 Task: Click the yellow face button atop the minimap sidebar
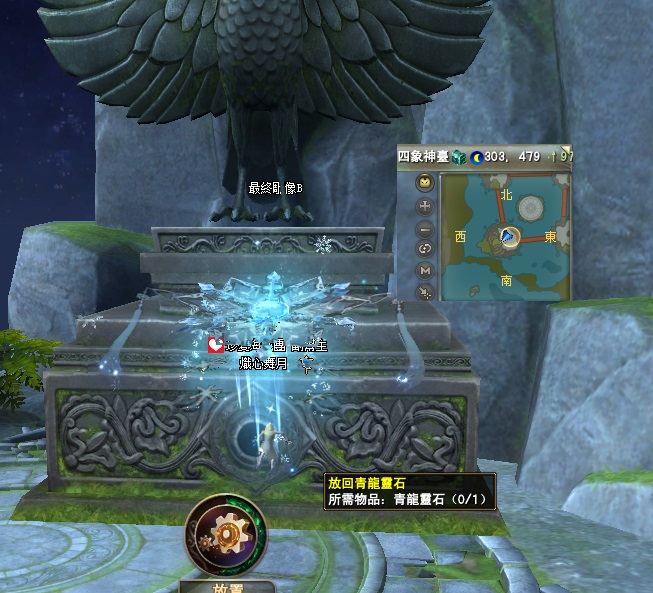click(425, 183)
